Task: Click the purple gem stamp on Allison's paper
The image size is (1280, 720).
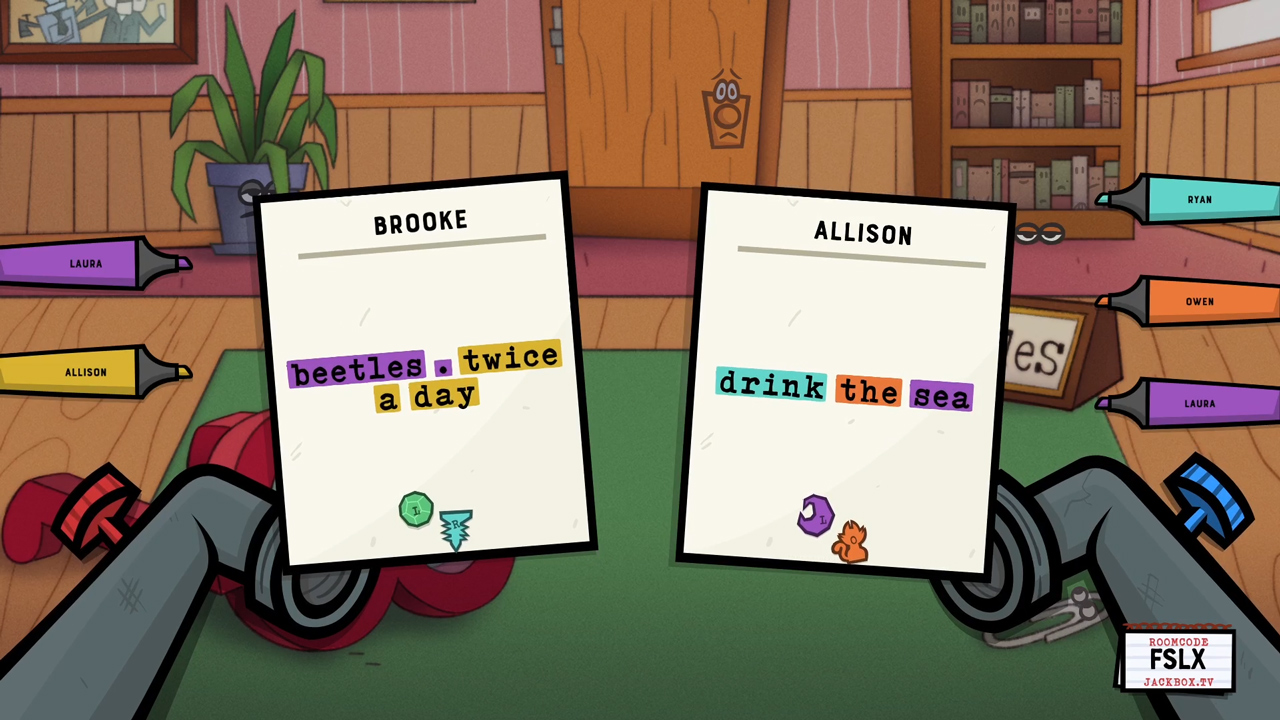Action: click(x=816, y=514)
